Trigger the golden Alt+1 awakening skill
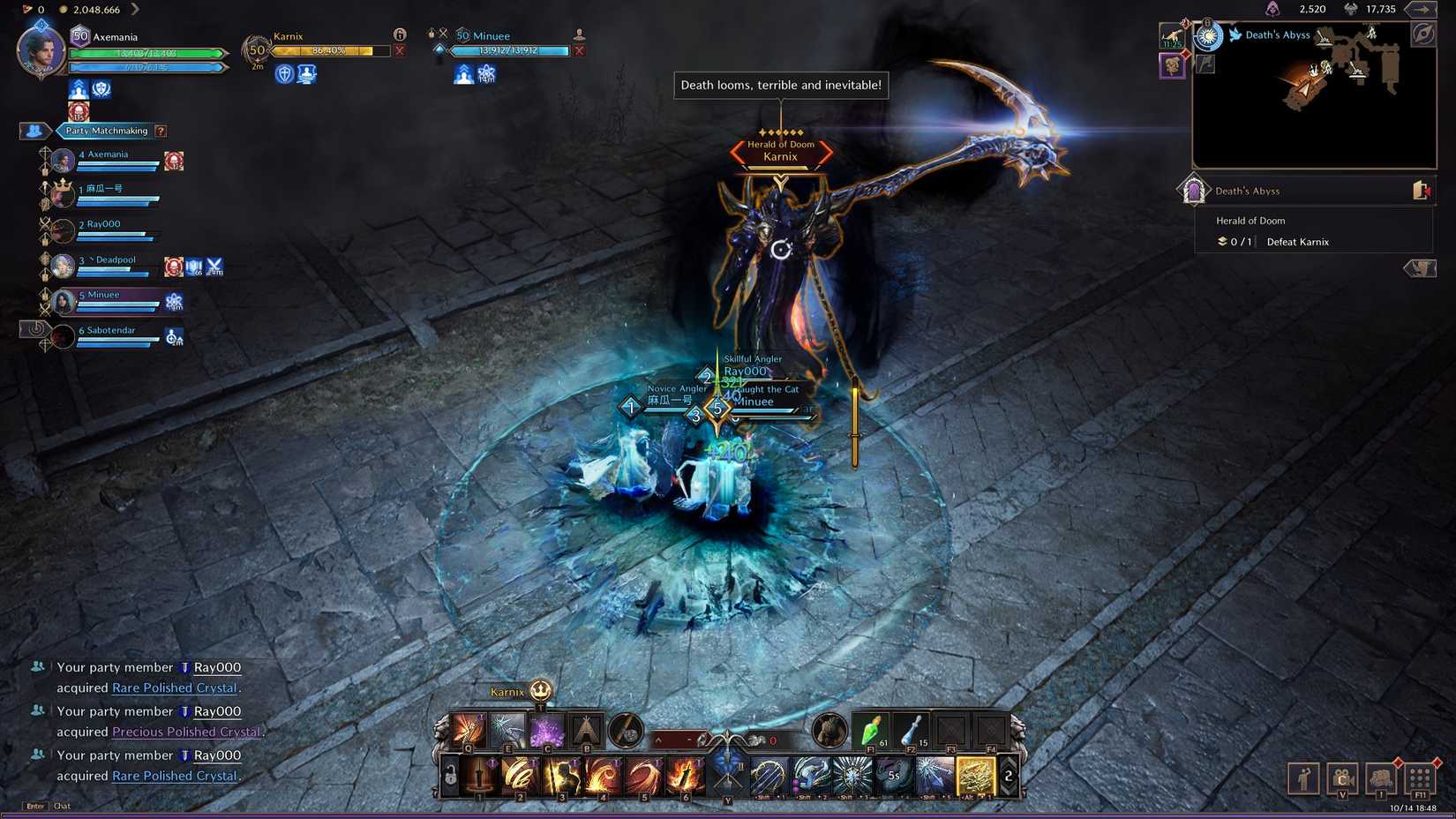This screenshot has height=819, width=1456. pos(974,774)
